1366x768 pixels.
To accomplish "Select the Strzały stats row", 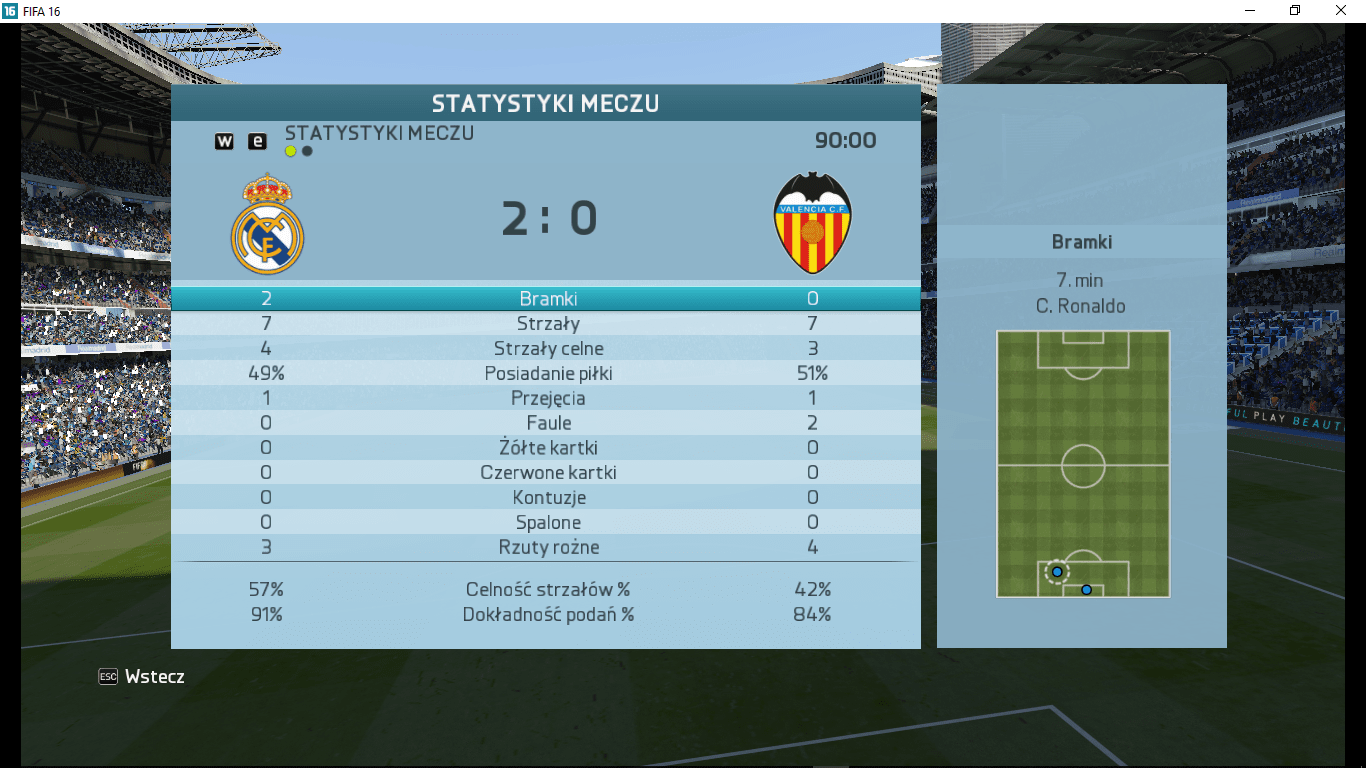I will coord(547,324).
